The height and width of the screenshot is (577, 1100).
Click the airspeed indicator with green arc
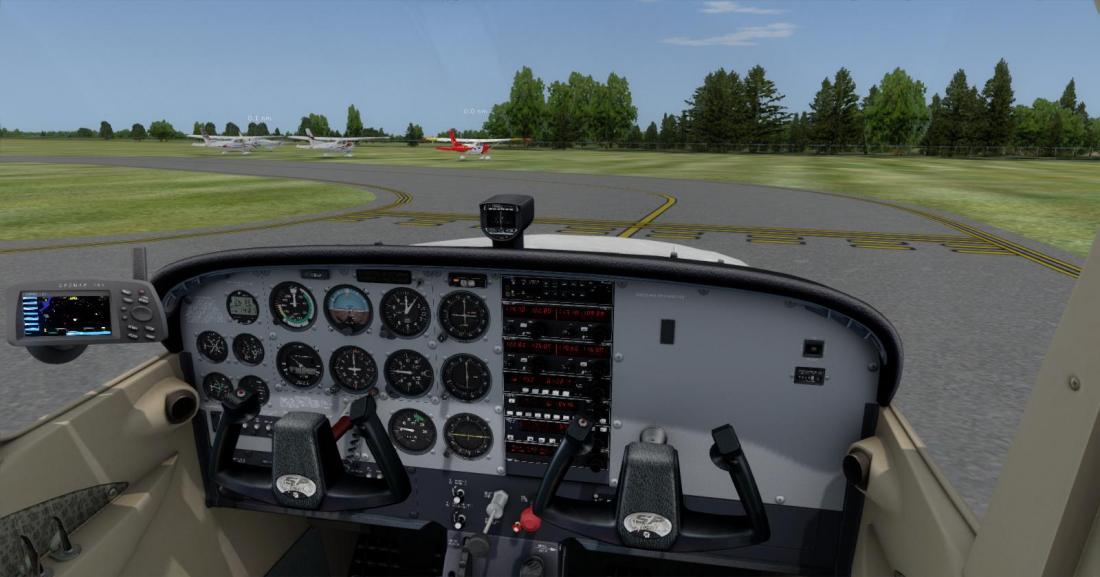pos(292,305)
